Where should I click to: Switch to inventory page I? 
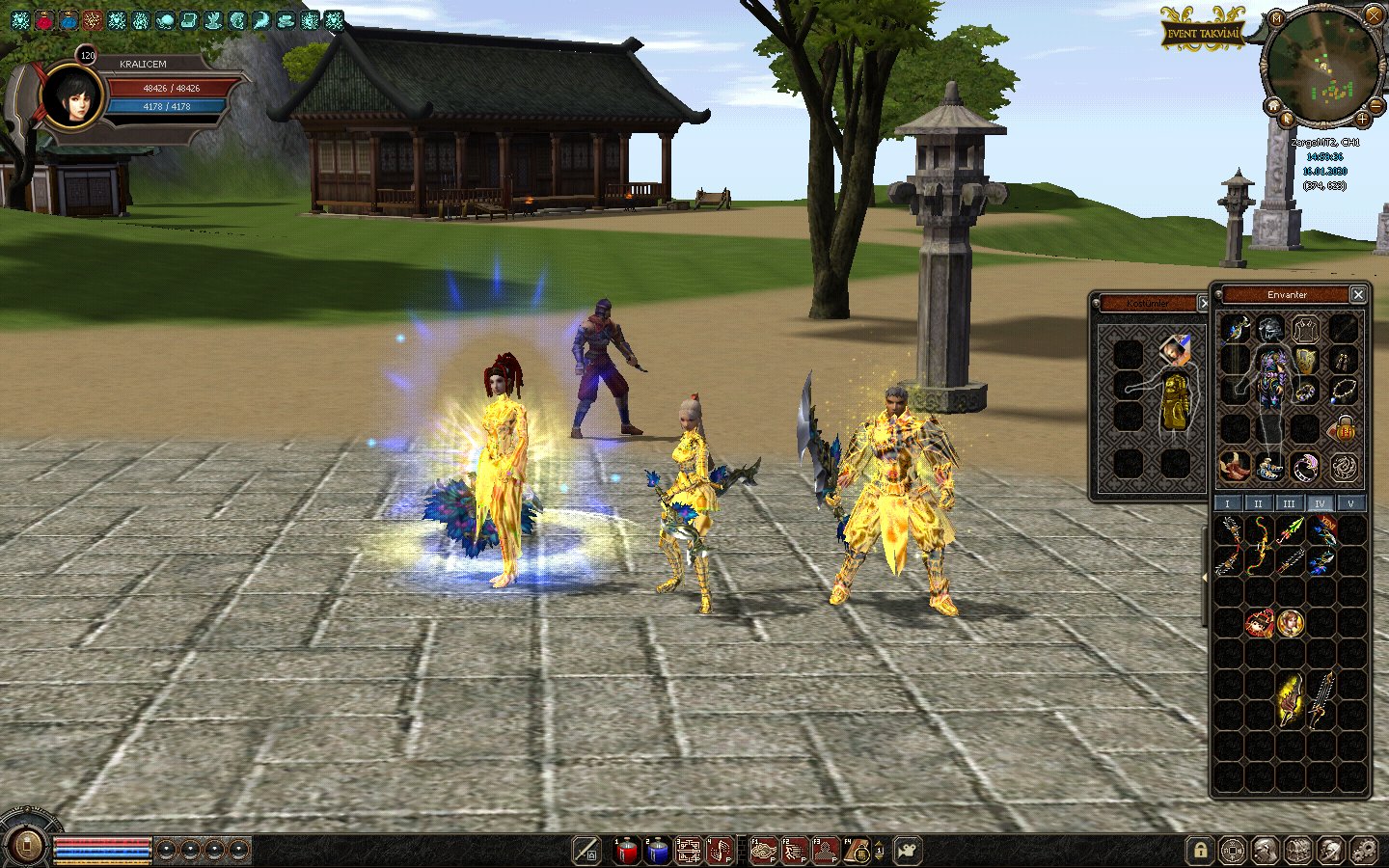[x=1227, y=503]
